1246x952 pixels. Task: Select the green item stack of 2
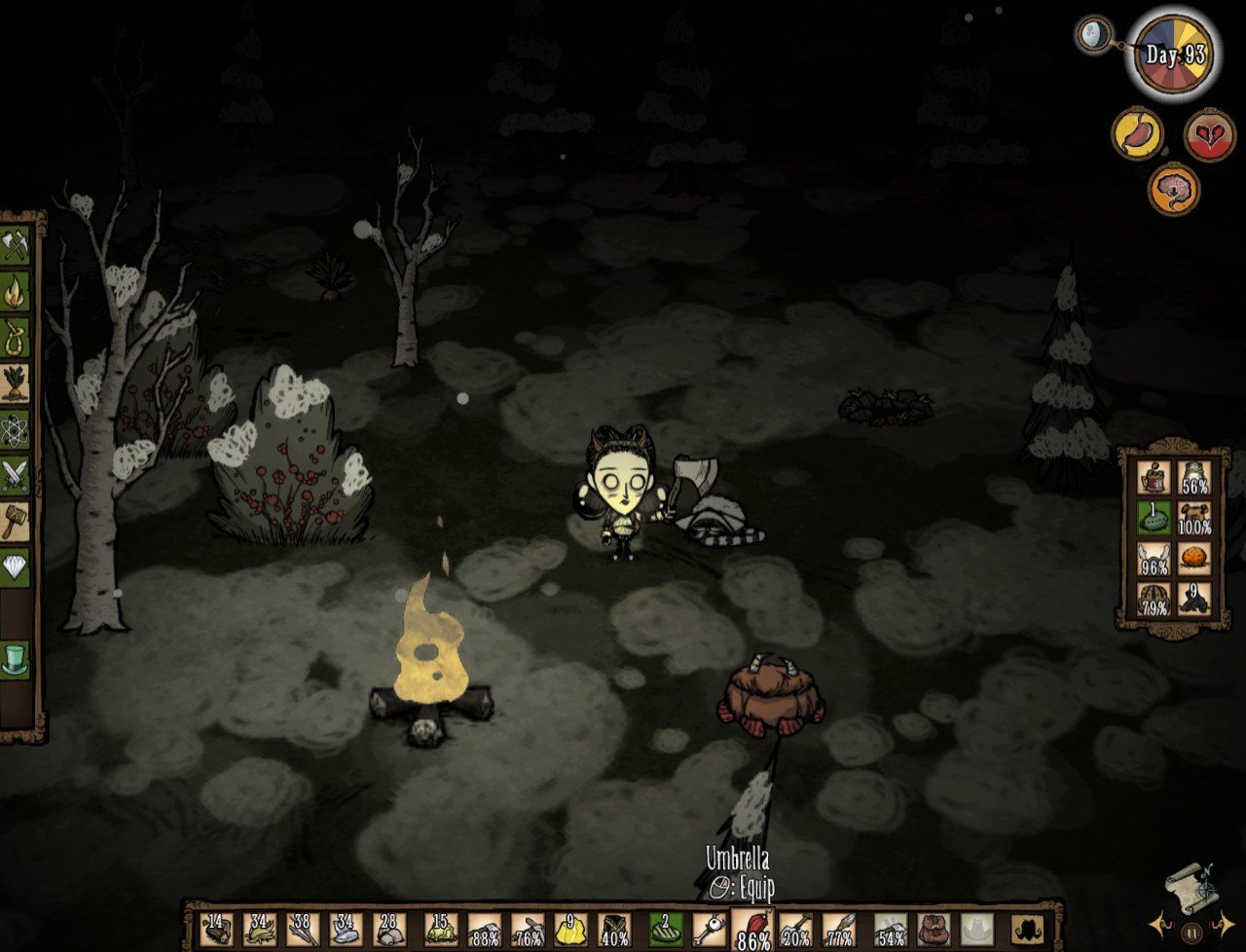[x=667, y=930]
